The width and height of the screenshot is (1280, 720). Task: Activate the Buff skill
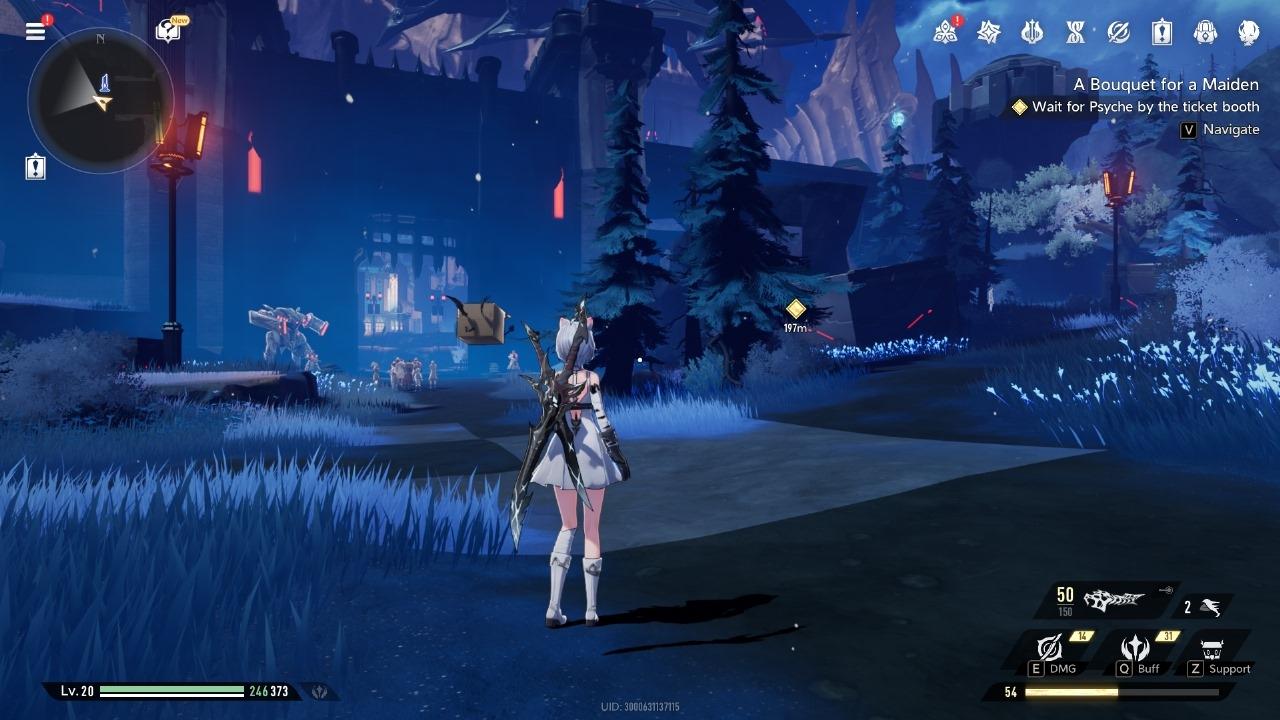click(1136, 650)
